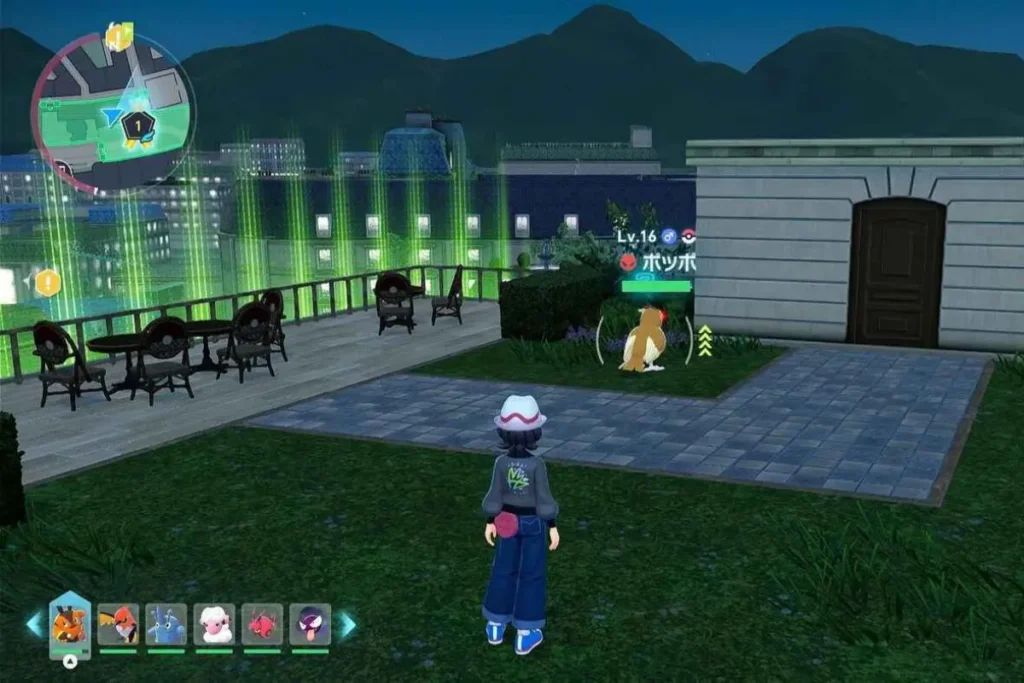
Task: Select the numbered hexagon marker on minimap
Action: [137, 125]
